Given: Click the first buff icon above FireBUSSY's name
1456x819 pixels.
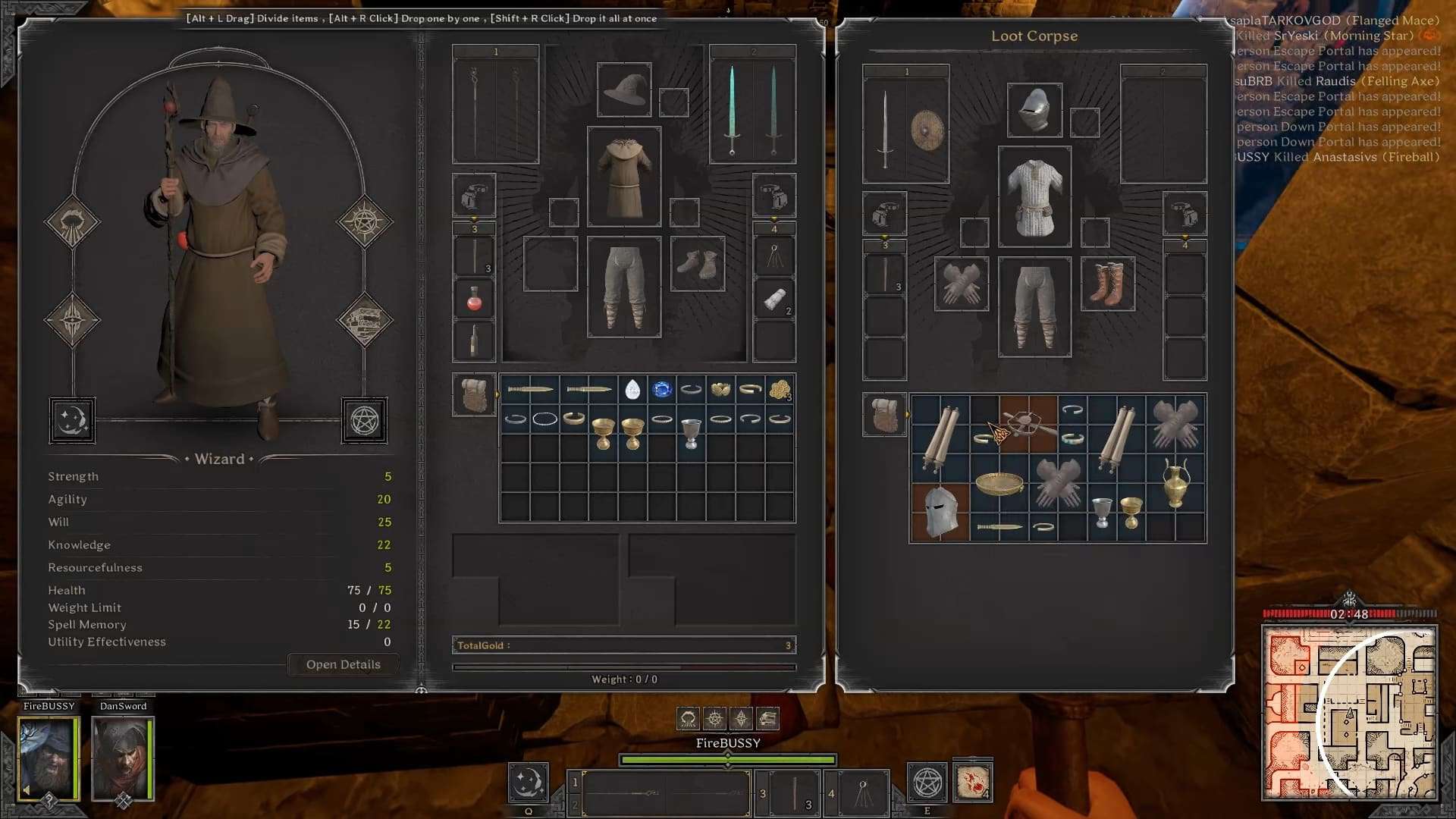Looking at the screenshot, I should (x=688, y=718).
